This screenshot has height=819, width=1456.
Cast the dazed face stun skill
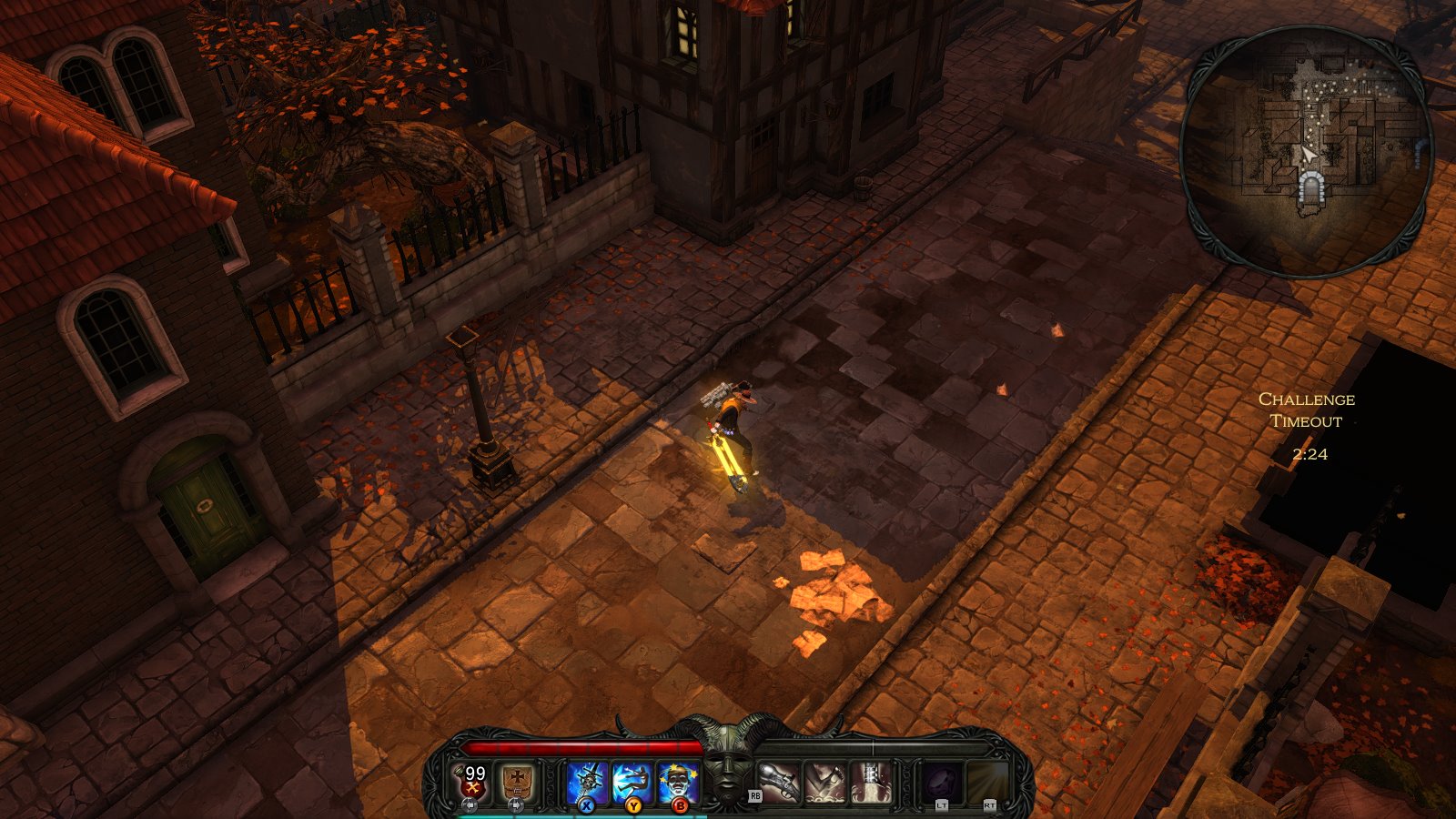coord(678,782)
